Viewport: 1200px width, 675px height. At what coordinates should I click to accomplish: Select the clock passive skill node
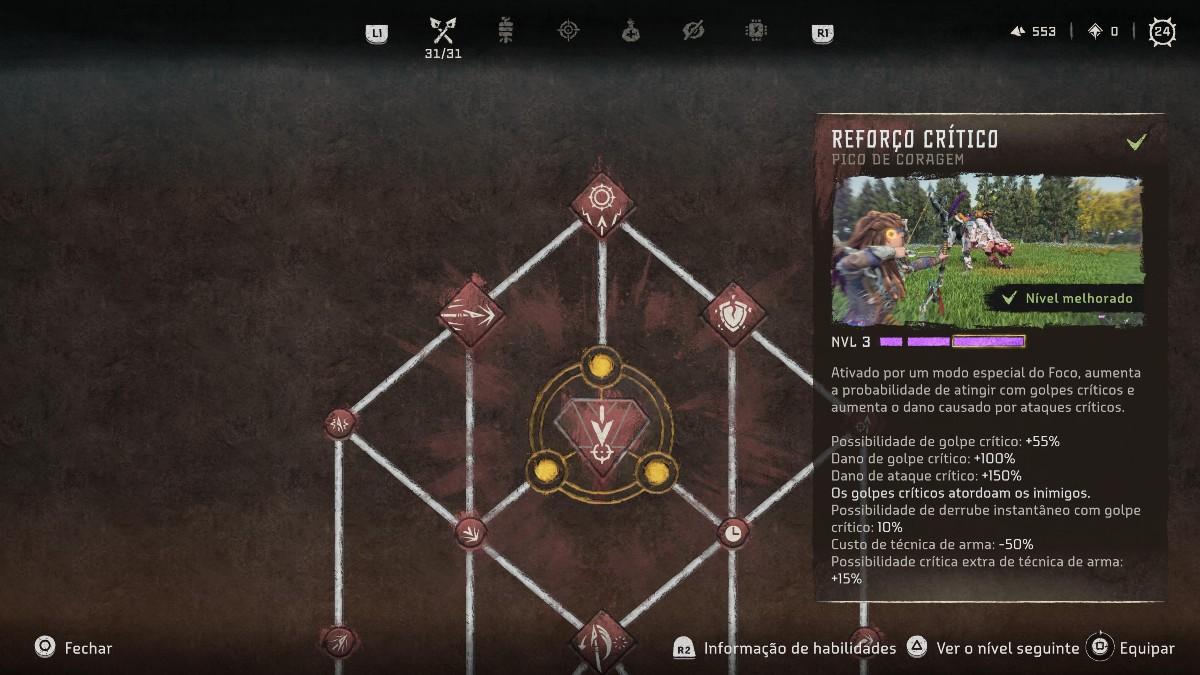733,532
